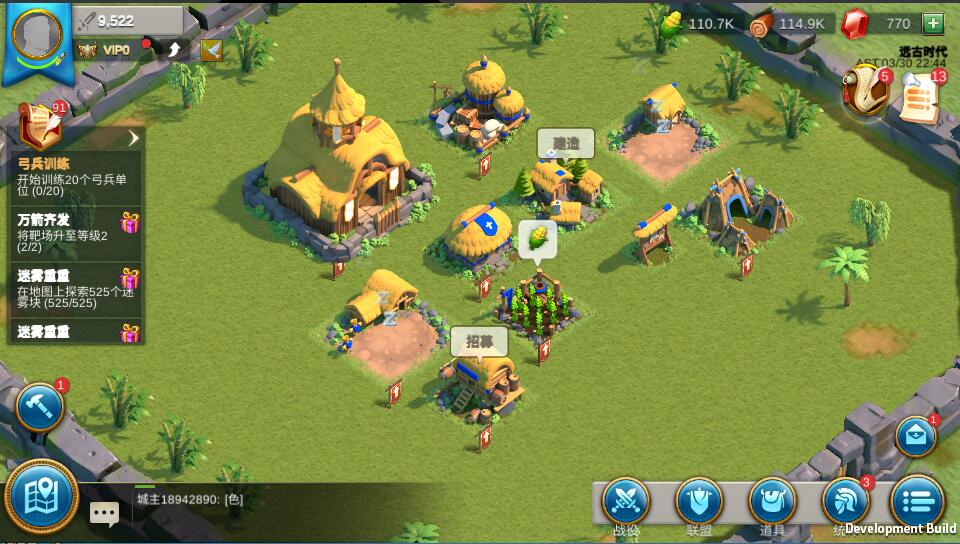
Task: Add more red gems with plus button
Action: coord(932,23)
